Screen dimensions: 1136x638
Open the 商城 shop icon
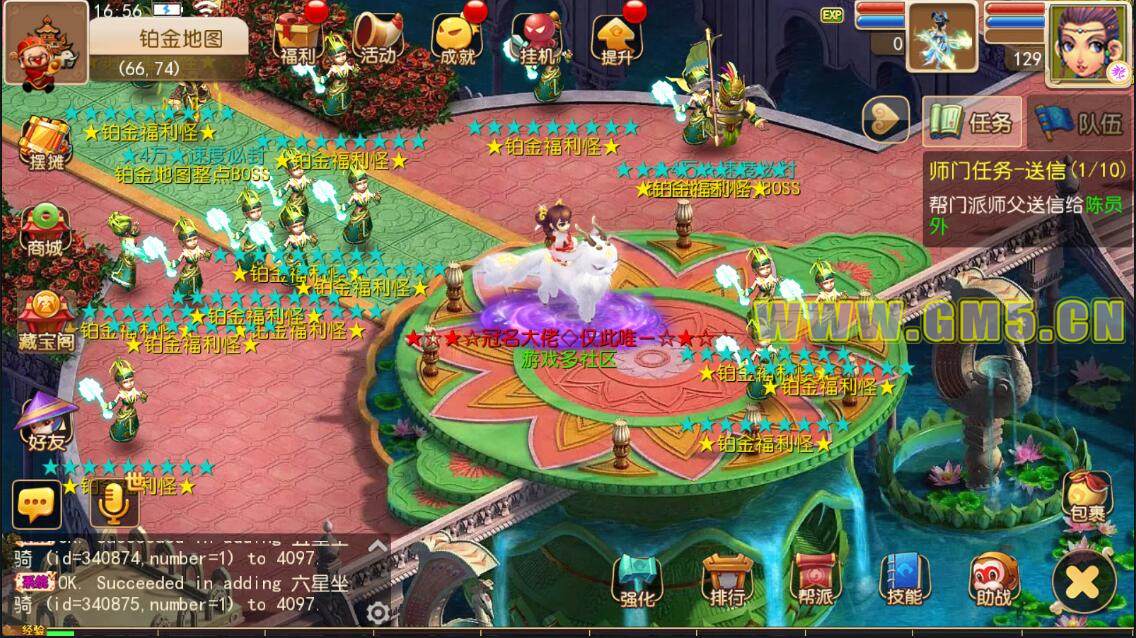tap(44, 230)
